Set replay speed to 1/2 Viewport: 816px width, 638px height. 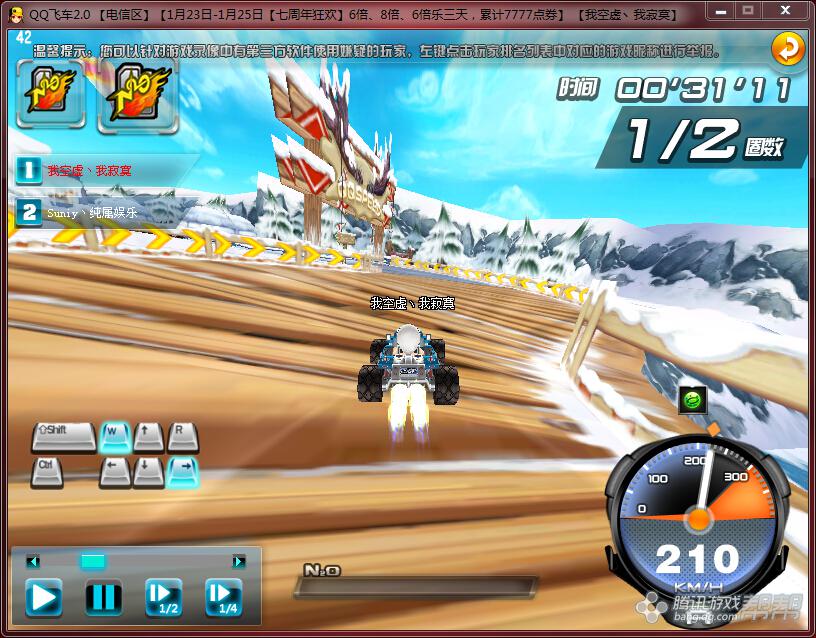click(x=163, y=598)
